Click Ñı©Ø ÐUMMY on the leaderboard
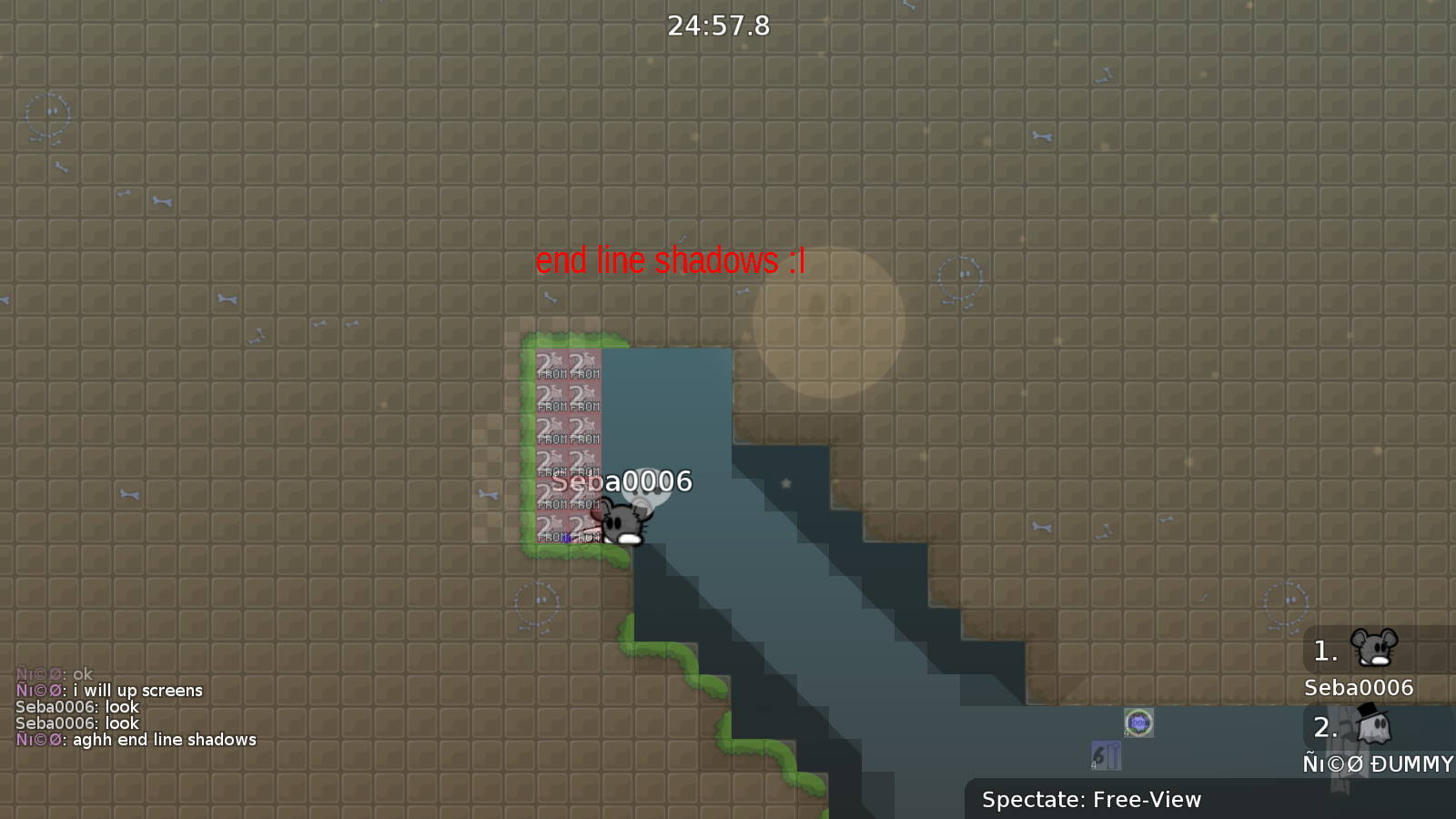Viewport: 1456px width, 819px height. tap(1376, 764)
